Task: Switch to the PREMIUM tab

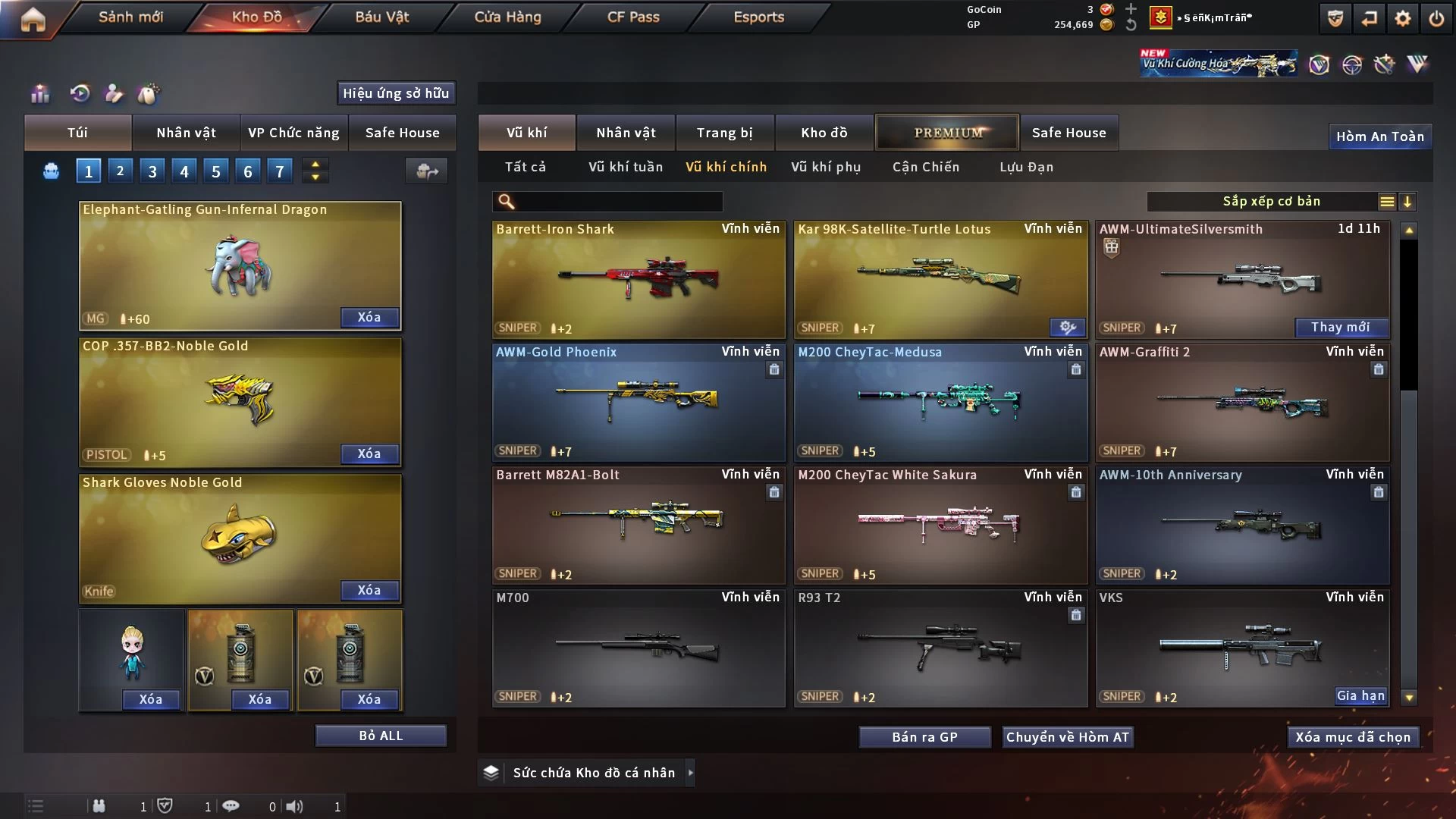Action: click(x=947, y=133)
